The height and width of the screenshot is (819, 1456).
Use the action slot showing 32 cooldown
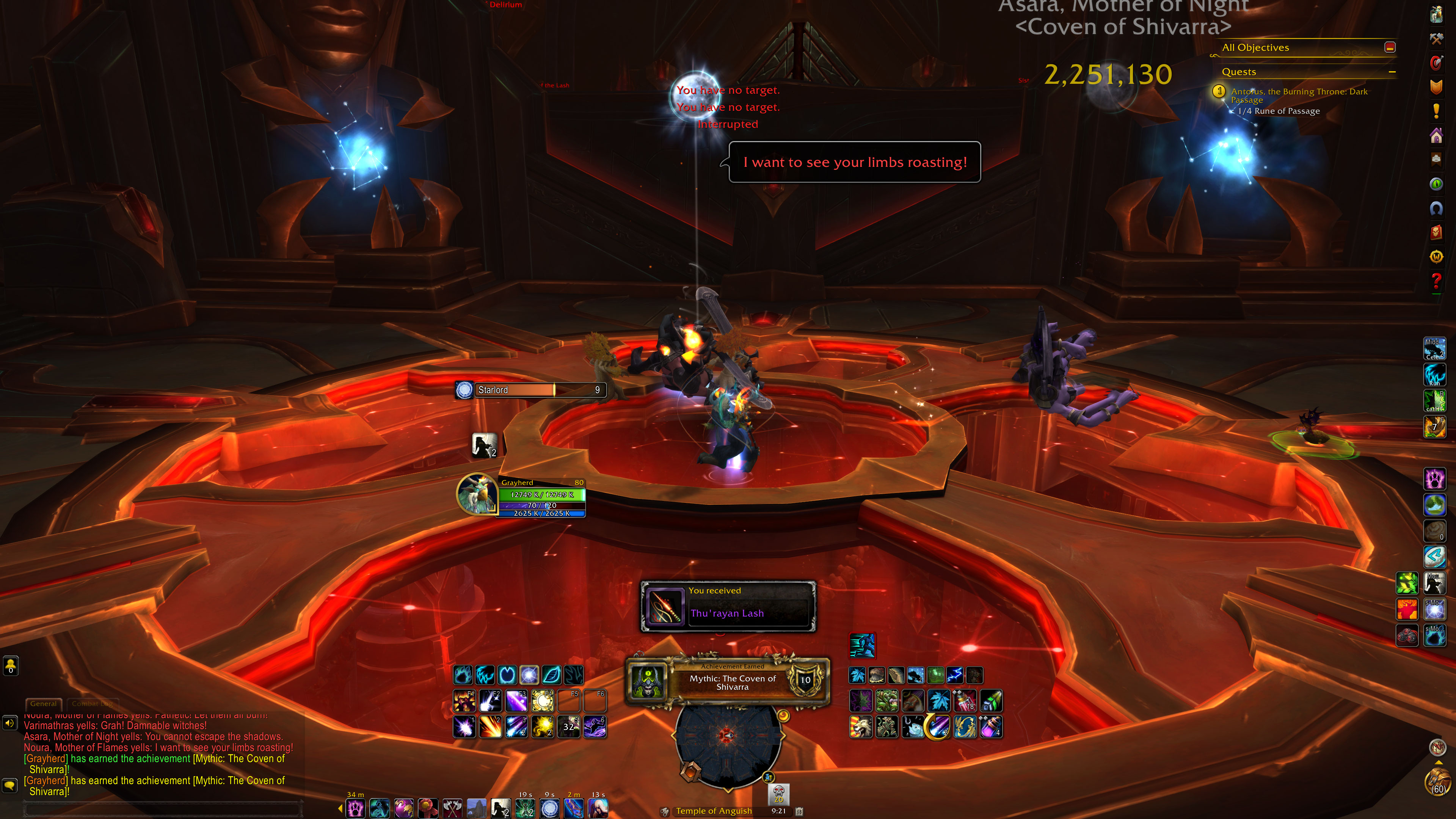pos(569,727)
